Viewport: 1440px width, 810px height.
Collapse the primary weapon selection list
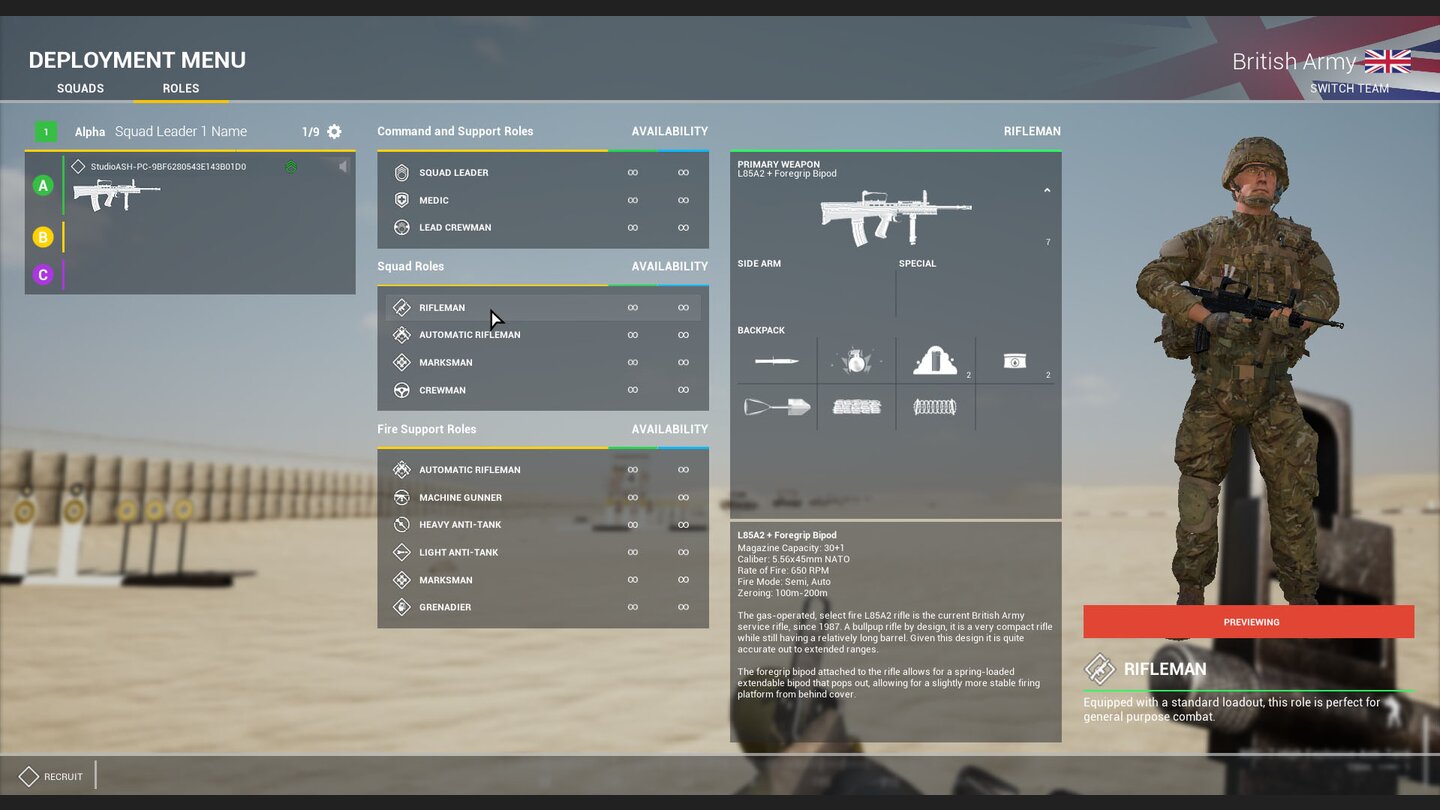[1047, 189]
